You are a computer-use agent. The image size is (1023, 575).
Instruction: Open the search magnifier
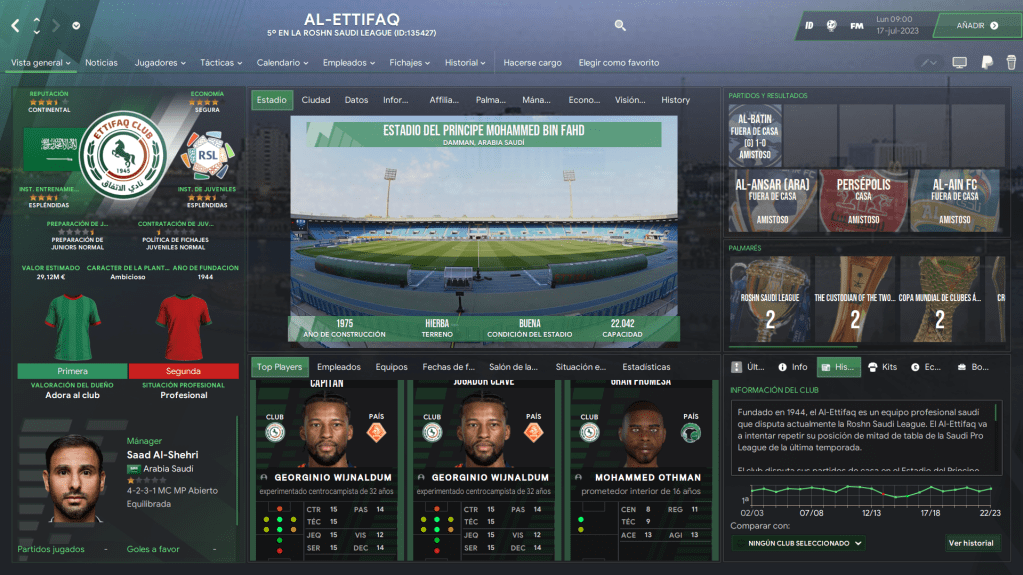click(x=620, y=25)
